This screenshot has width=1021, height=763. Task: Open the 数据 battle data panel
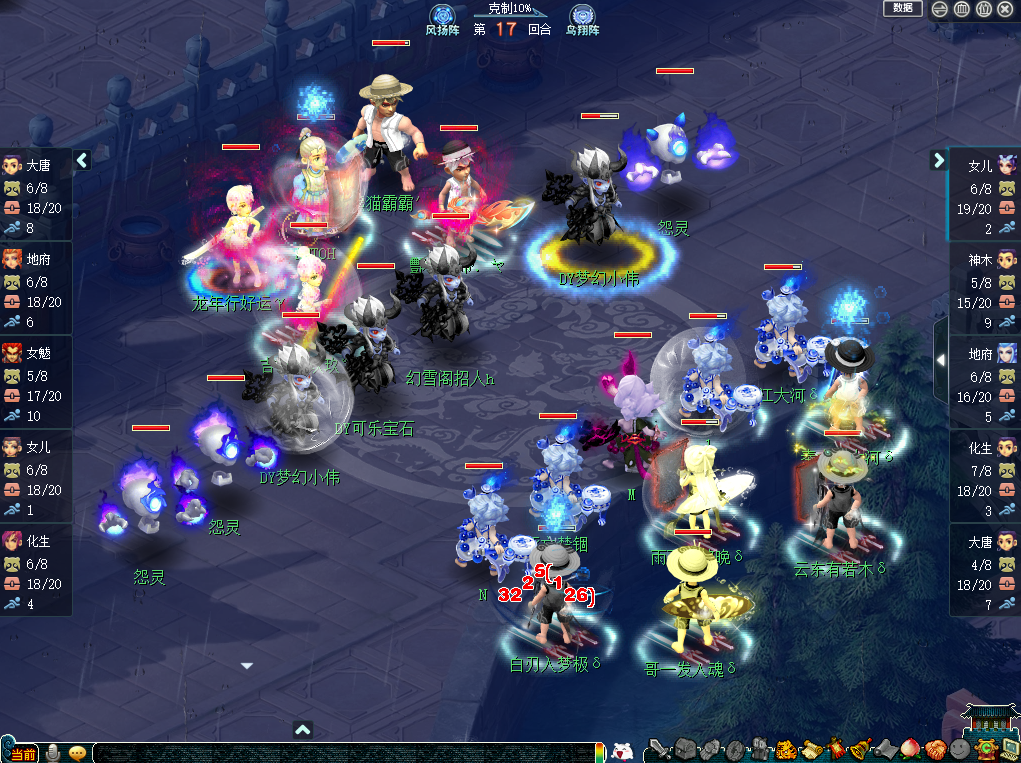902,8
